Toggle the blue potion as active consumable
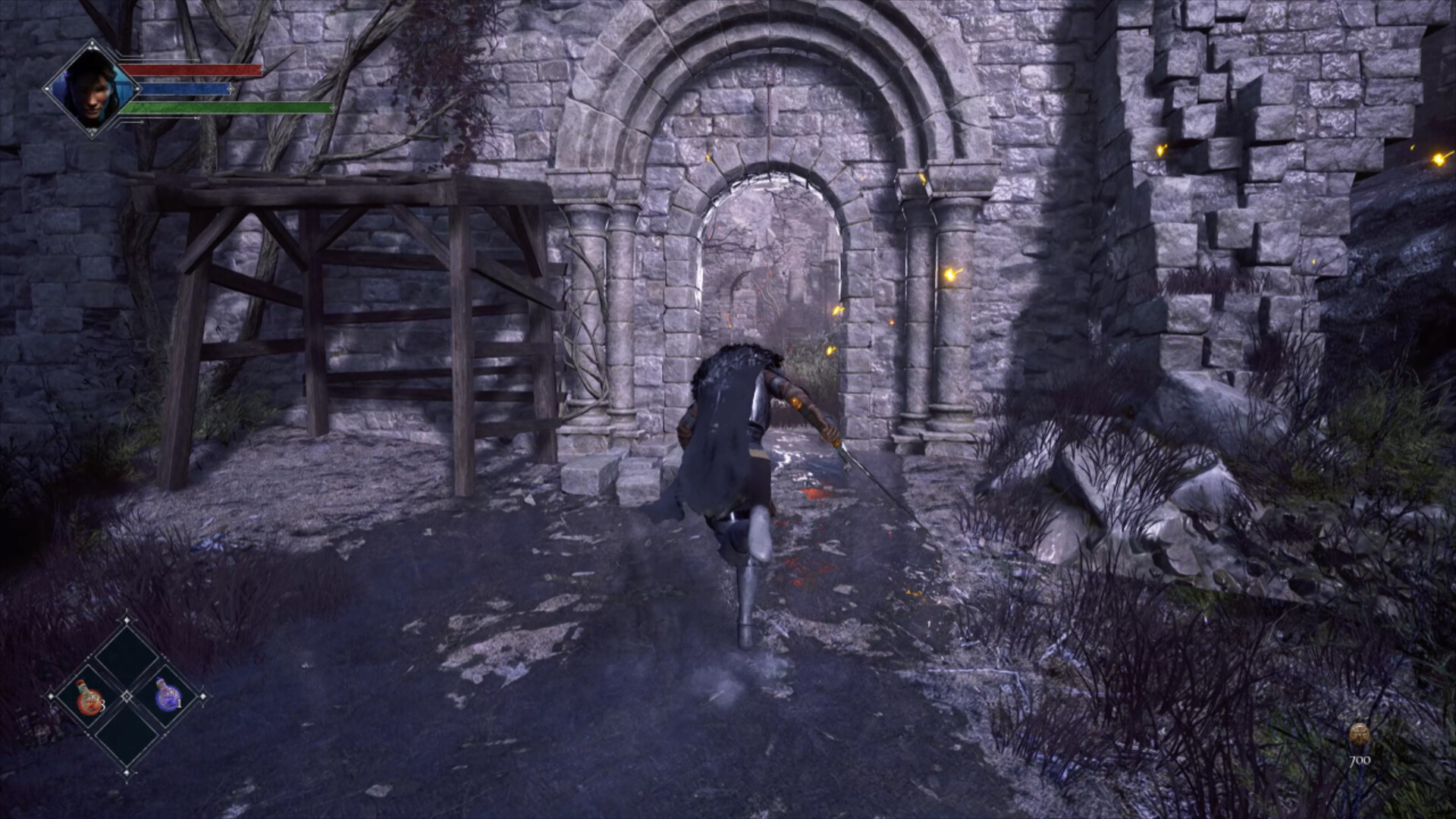1456x819 pixels. coord(168,696)
